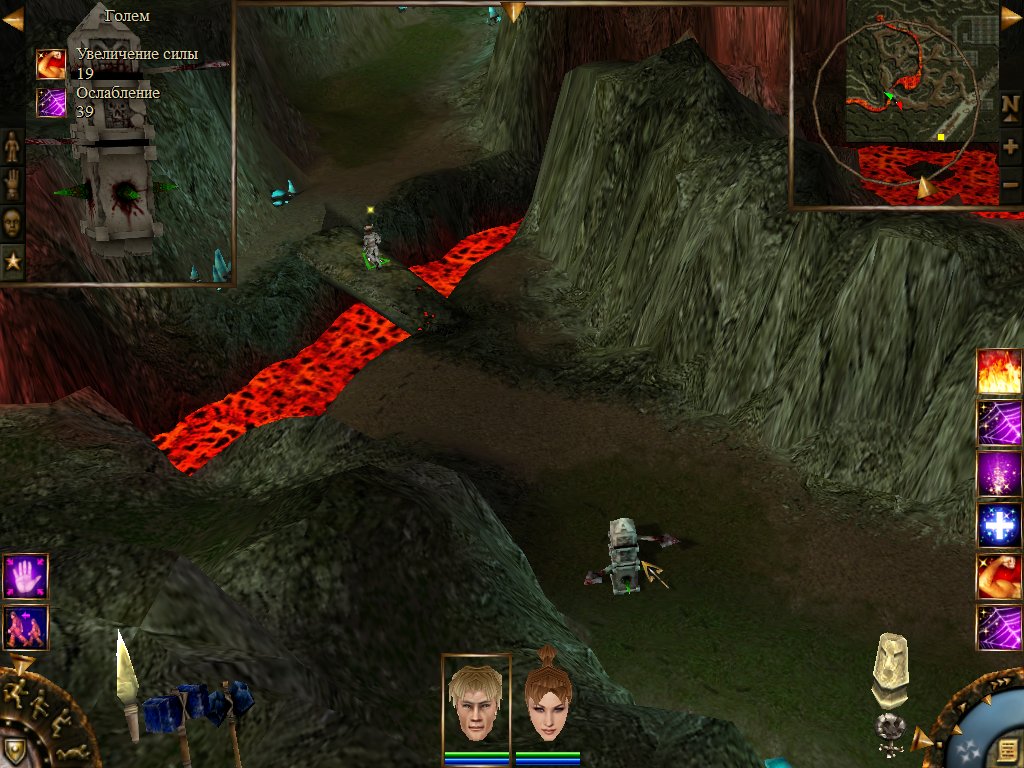This screenshot has height=768, width=1024.
Task: Activate the flexed arm strength spell on right bar
Action: (999, 577)
